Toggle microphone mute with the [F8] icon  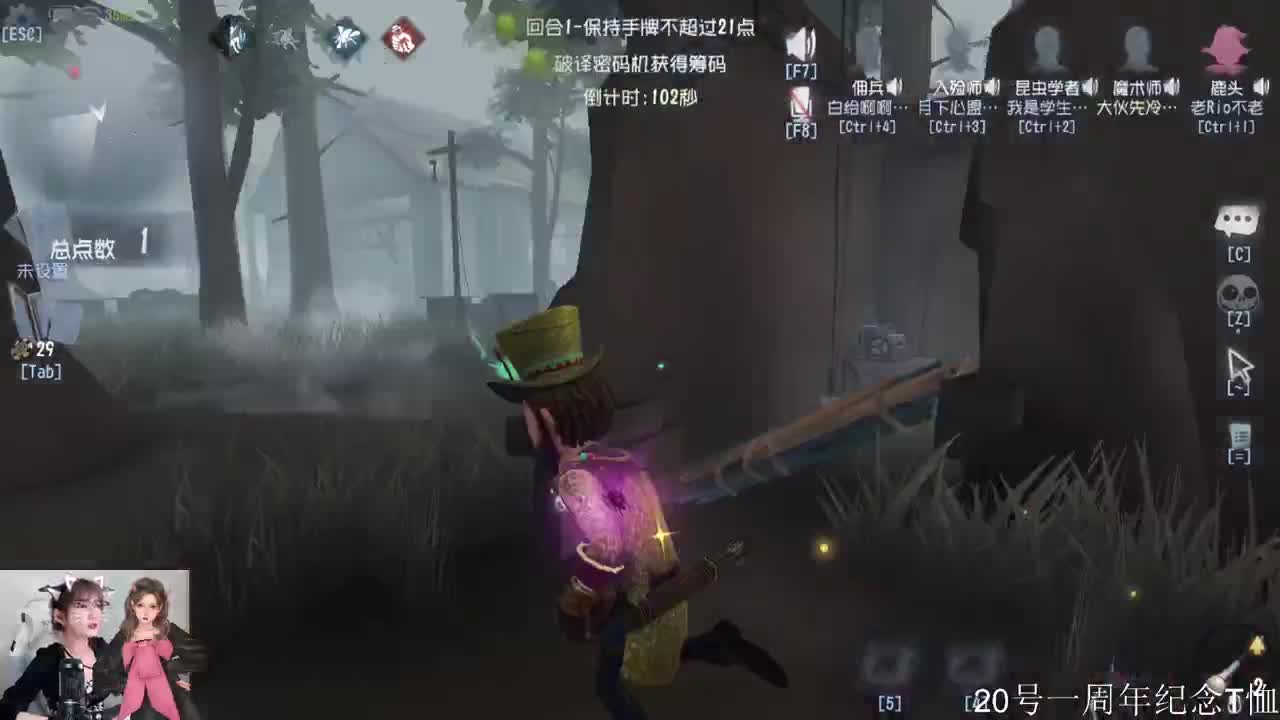pos(800,98)
